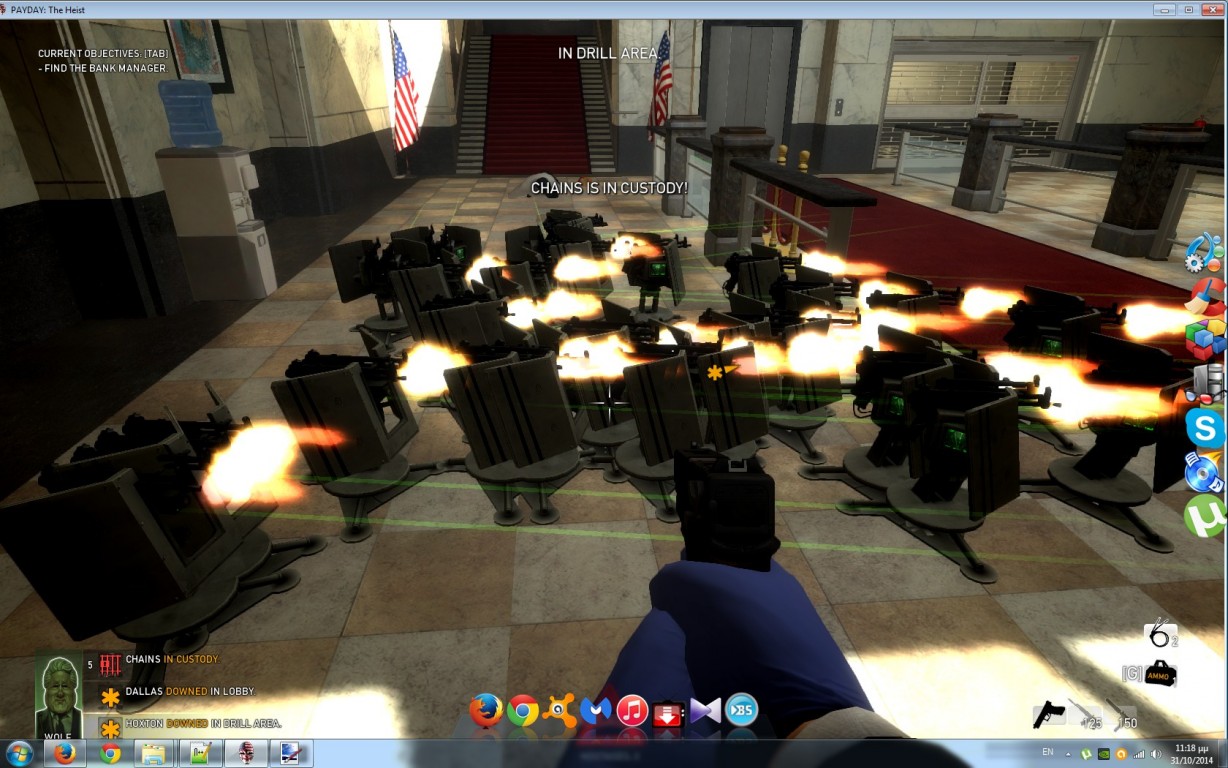
Task: Choose the black pistol weapon icon
Action: point(1048,713)
